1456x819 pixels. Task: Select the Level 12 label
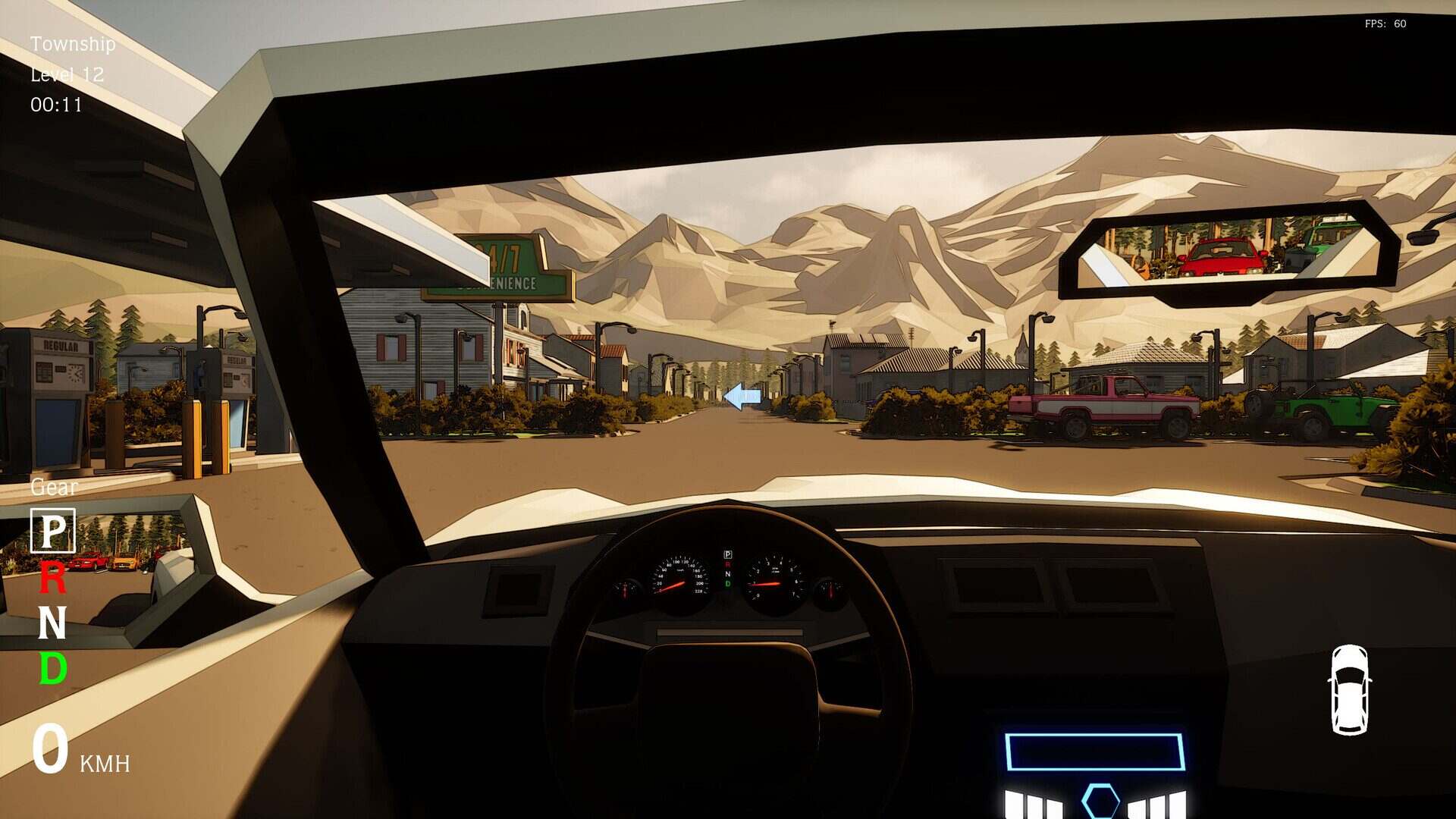pos(66,74)
